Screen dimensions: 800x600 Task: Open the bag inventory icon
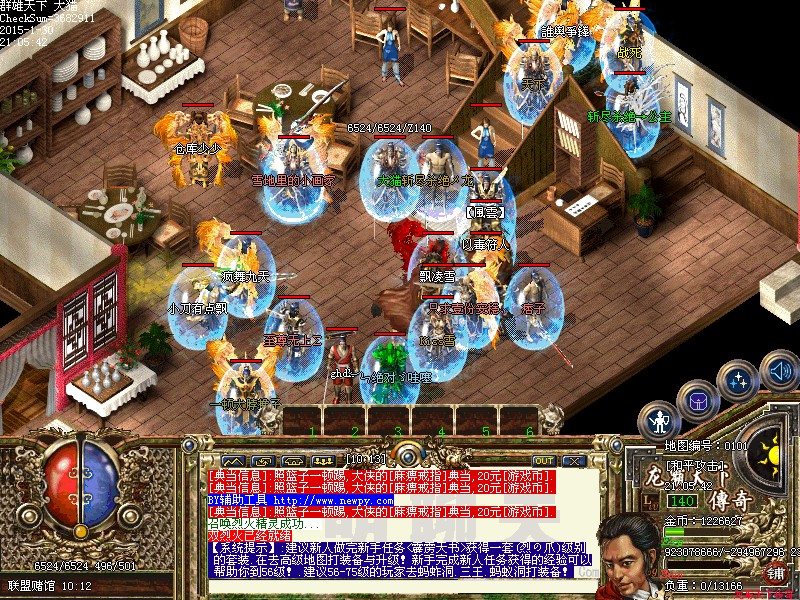pos(698,403)
